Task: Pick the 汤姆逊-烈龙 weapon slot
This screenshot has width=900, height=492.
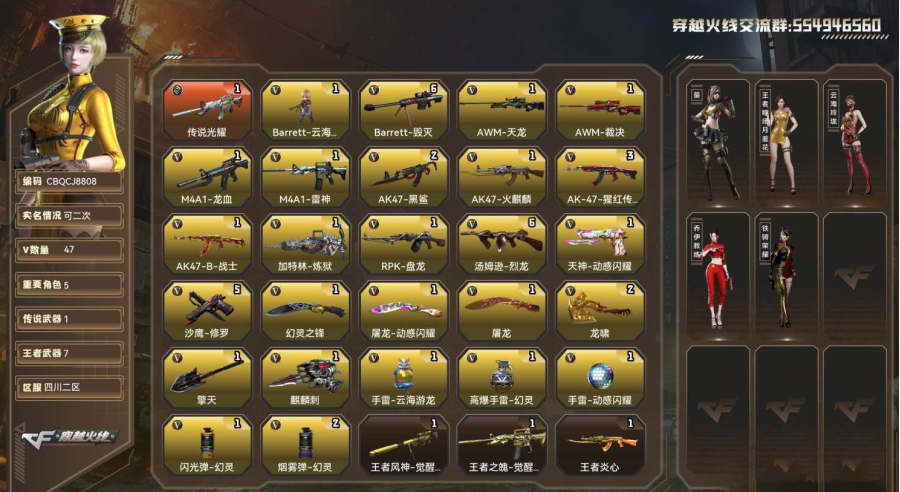Action: (502, 244)
